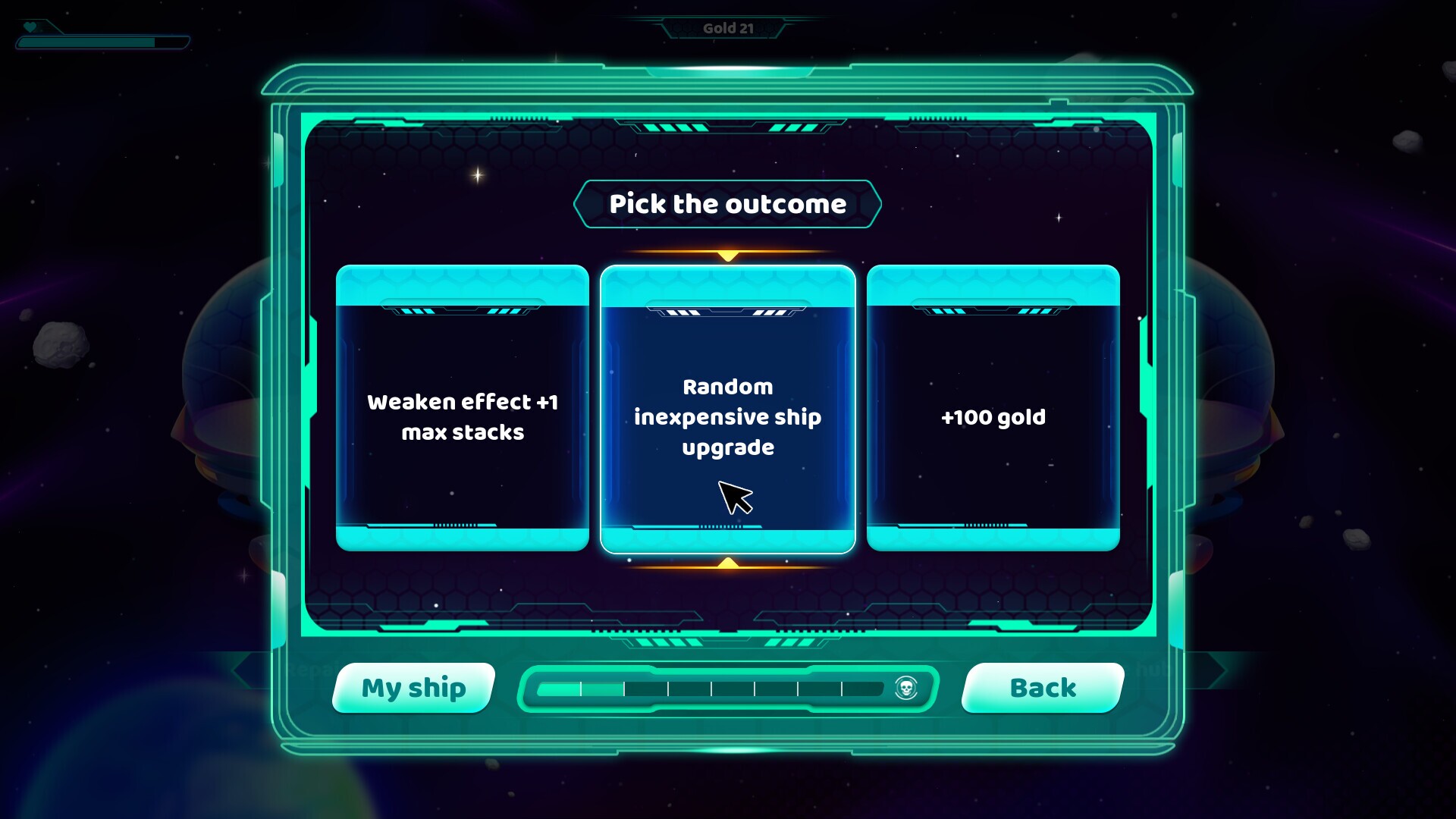Screen dimensions: 1456x819
Task: Click the skull icon on the progress bar
Action: (x=905, y=689)
